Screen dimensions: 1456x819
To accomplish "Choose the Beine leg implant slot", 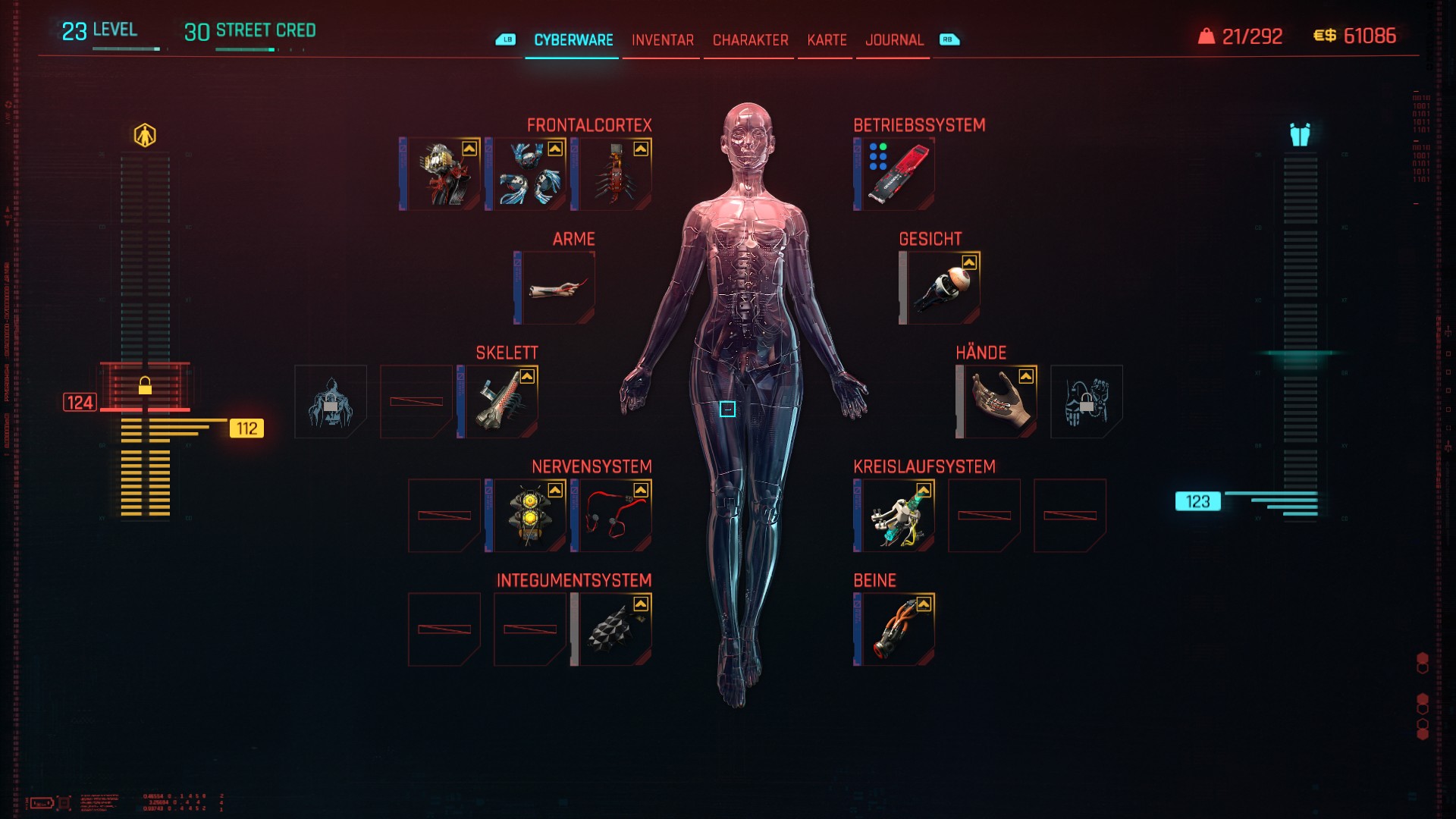I will (x=896, y=629).
